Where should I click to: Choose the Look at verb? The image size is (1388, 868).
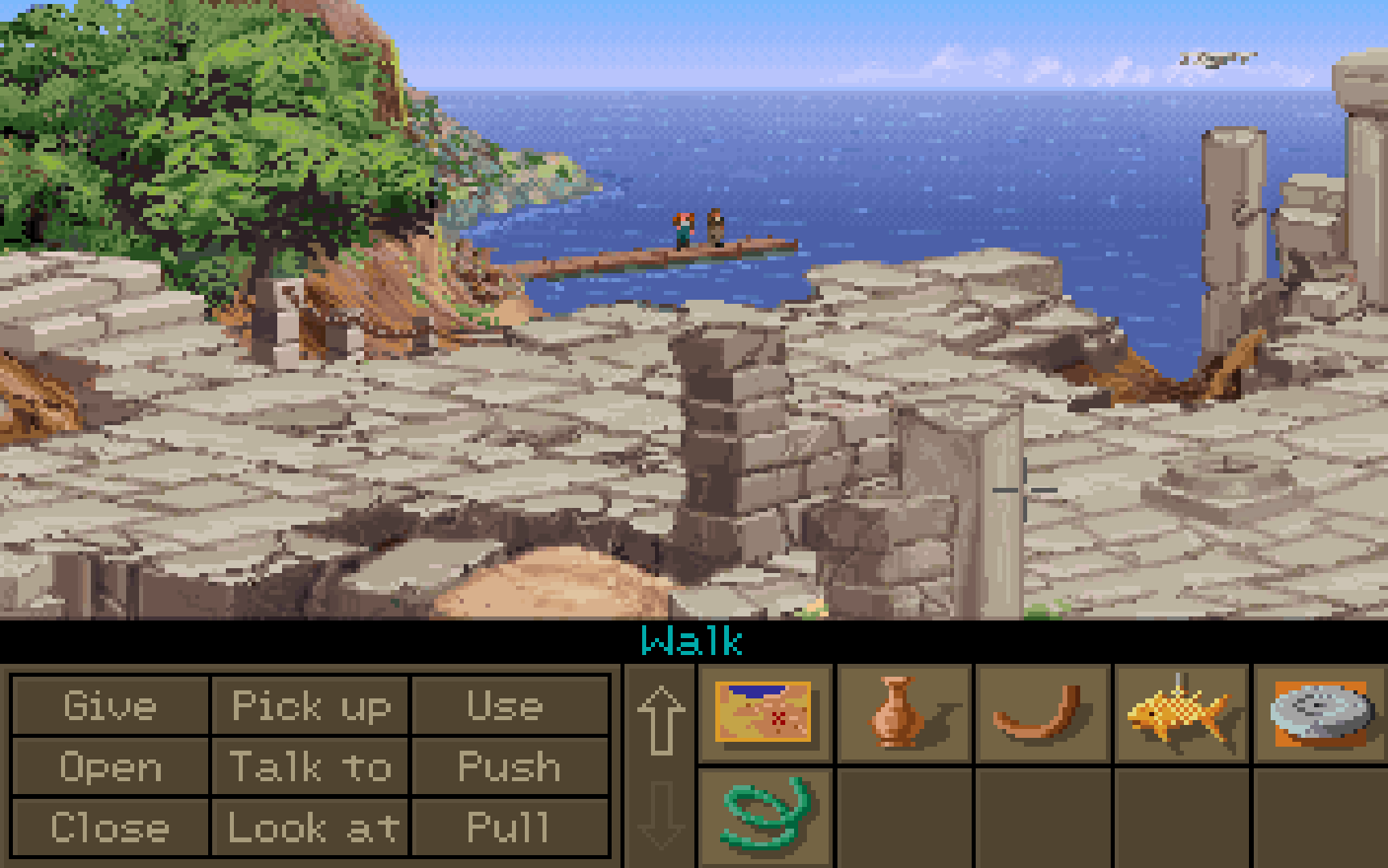click(x=311, y=827)
